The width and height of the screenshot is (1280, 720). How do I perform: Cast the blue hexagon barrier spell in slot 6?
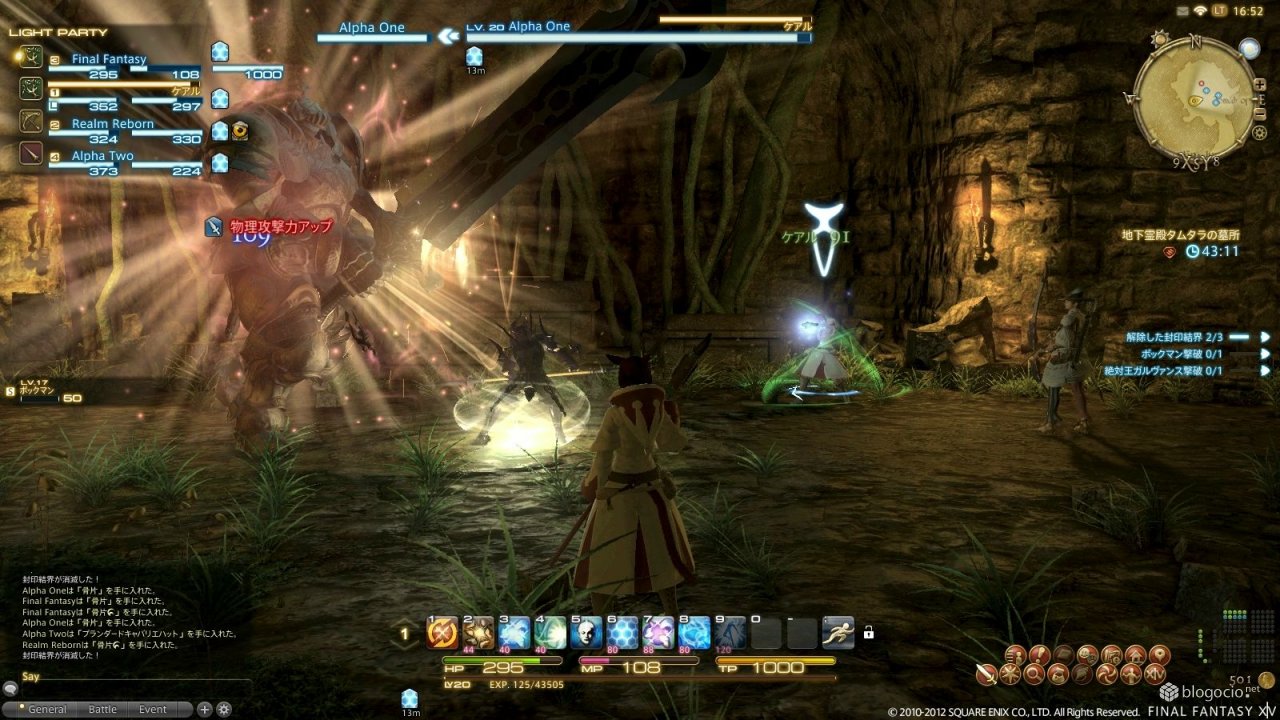point(623,633)
